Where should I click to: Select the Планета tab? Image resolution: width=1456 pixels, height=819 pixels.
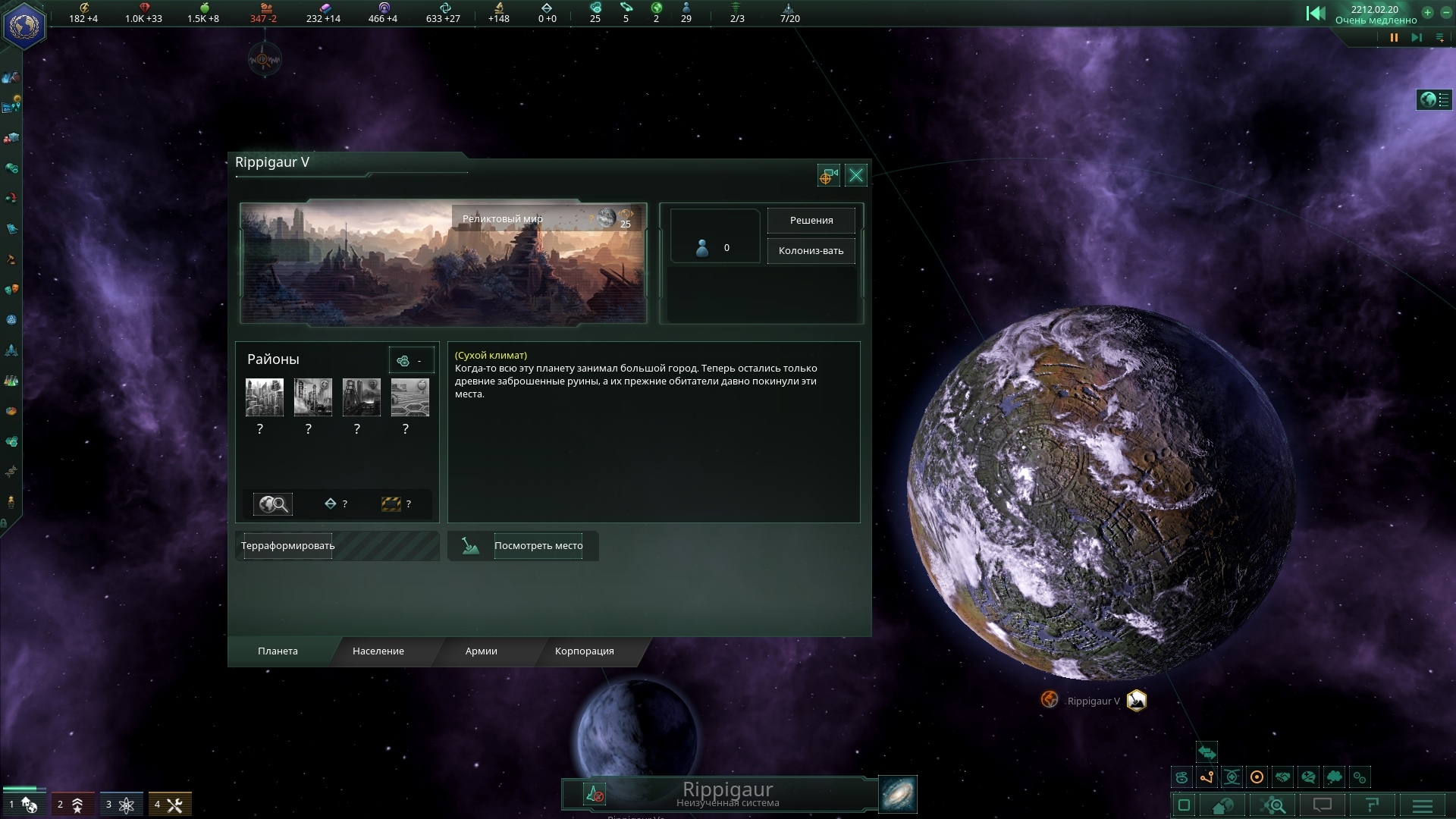278,651
